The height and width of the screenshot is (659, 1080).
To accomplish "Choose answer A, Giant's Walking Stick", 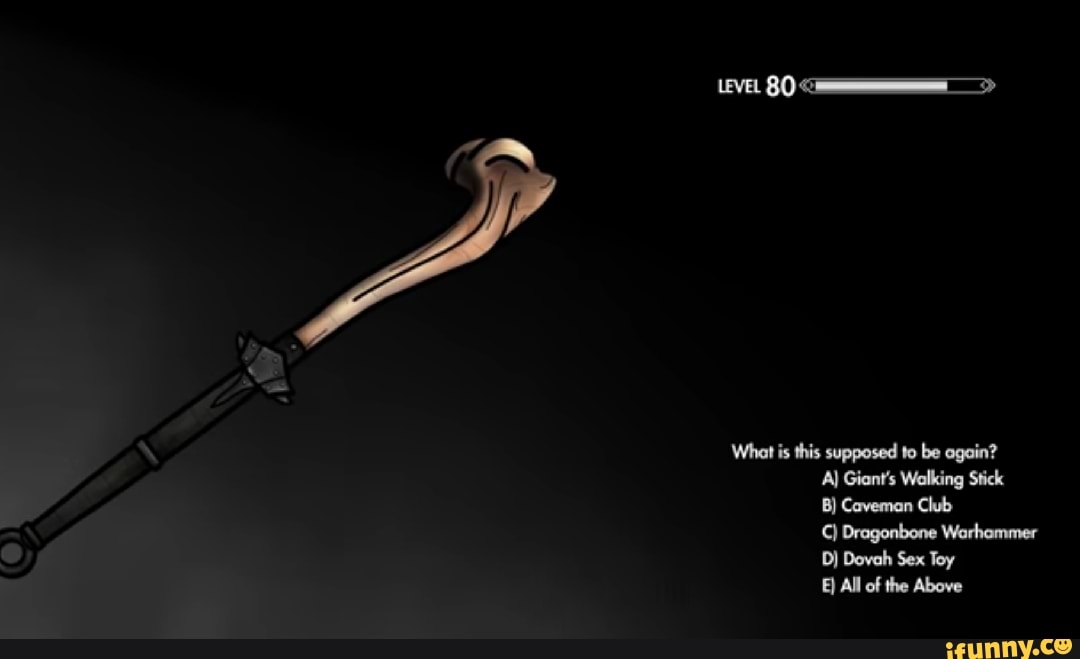I will (911, 479).
